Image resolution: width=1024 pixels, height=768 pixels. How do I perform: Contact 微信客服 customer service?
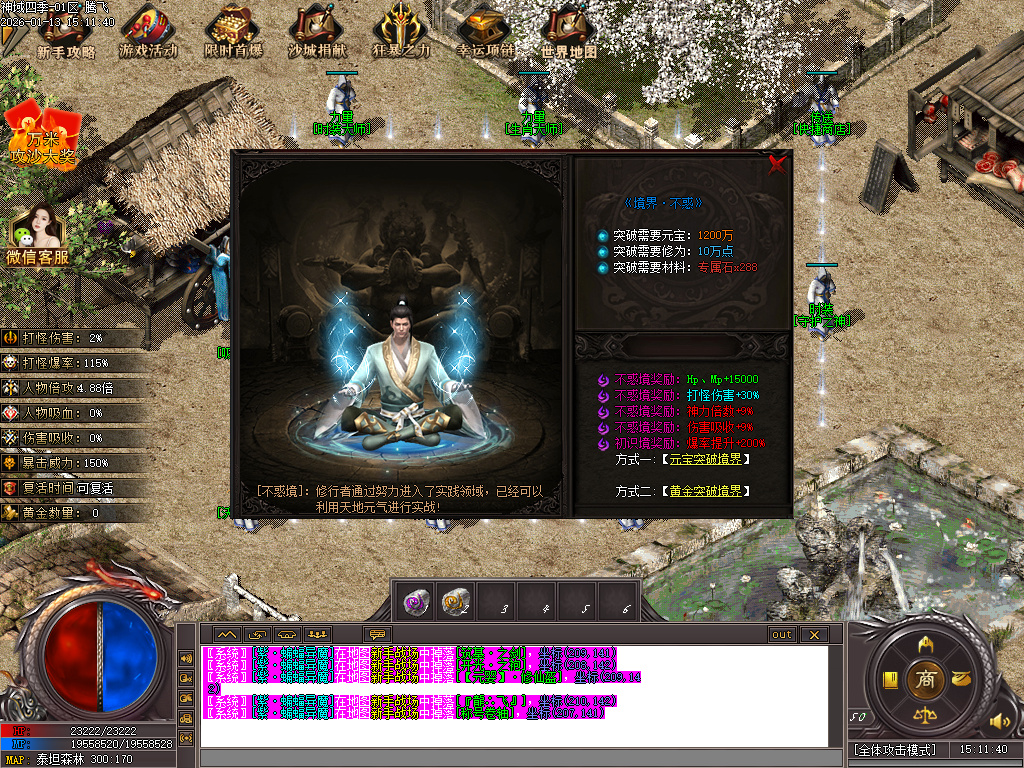[38, 237]
